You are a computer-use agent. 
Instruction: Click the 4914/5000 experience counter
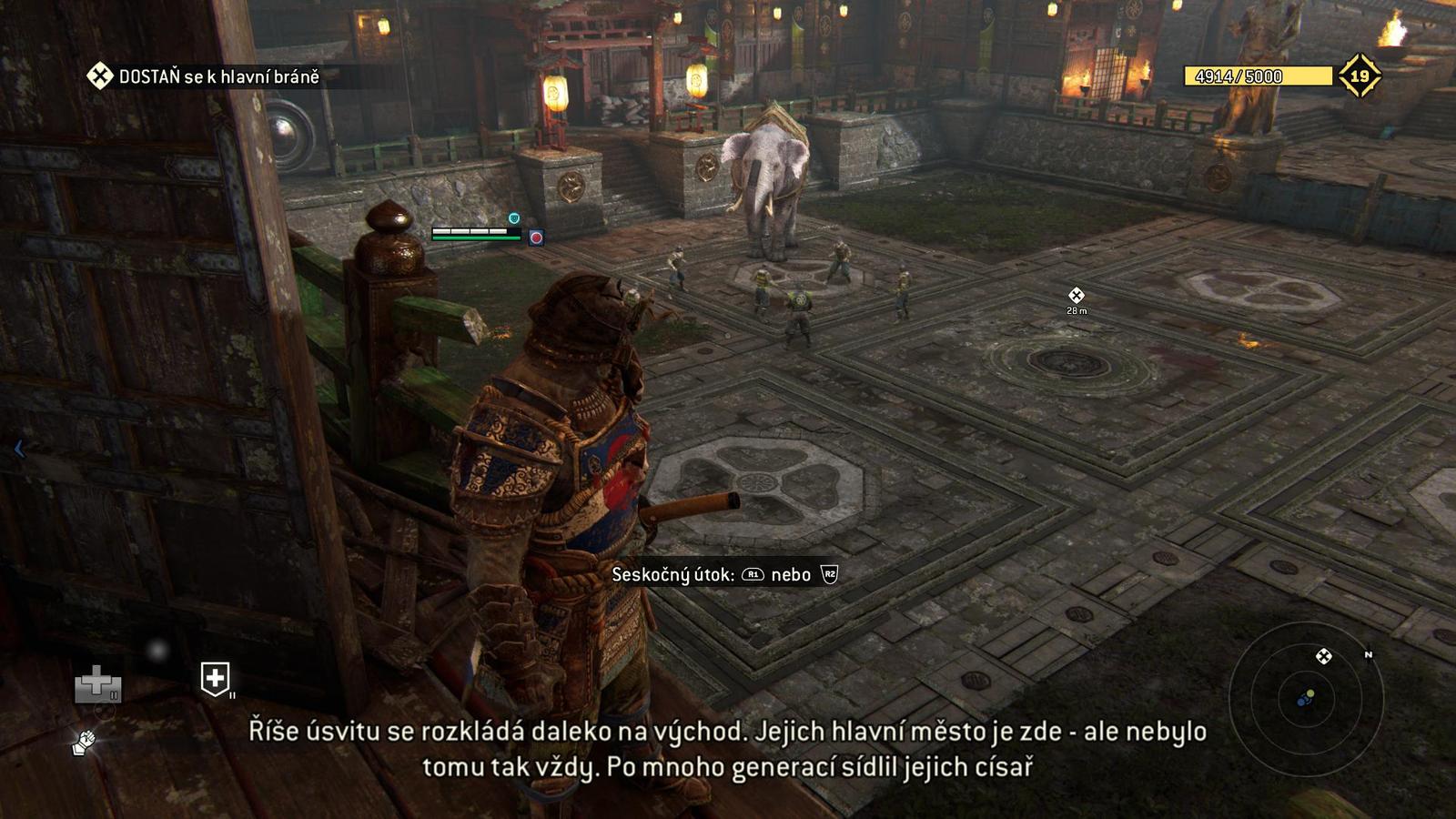tap(1239, 76)
